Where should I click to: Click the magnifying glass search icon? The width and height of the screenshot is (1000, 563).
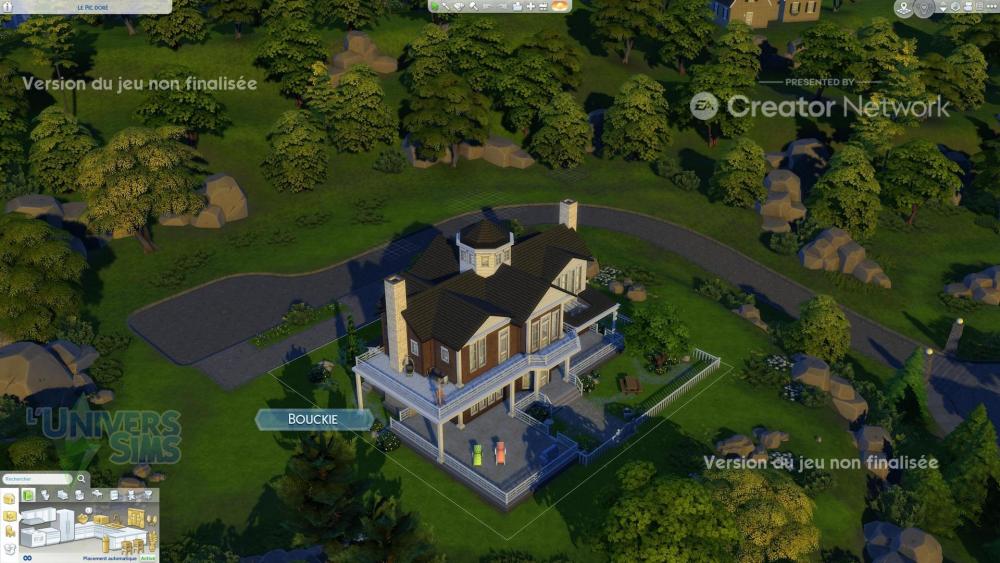coord(81,479)
